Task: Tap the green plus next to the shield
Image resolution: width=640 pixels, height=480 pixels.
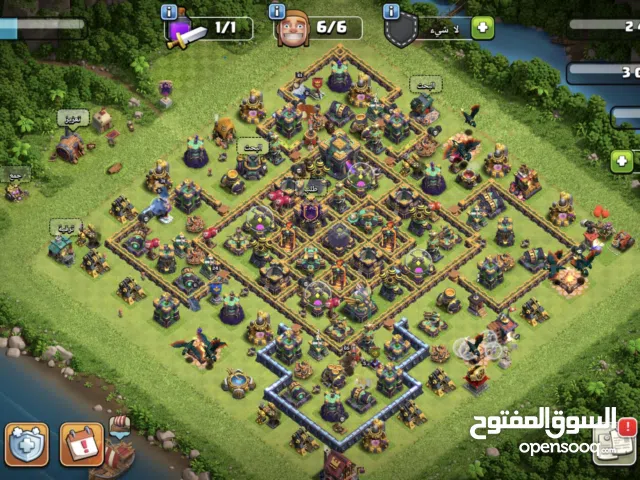Action: coord(483,27)
